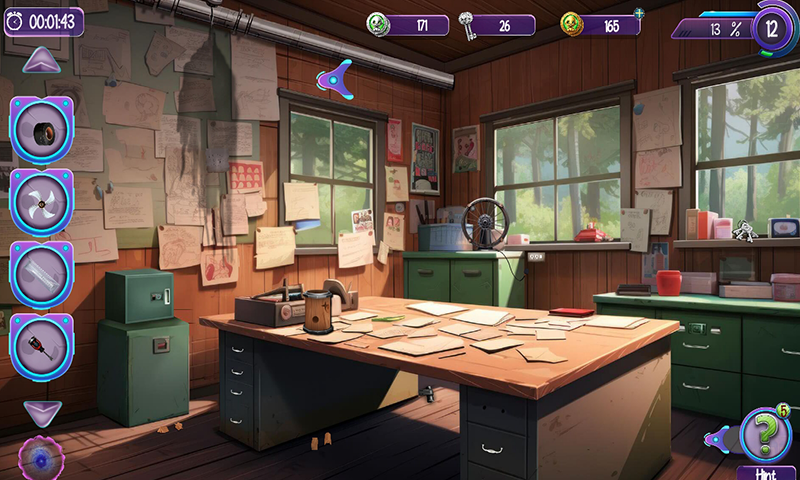Select the tire item slot
The width and height of the screenshot is (800, 480).
pyautogui.click(x=42, y=130)
